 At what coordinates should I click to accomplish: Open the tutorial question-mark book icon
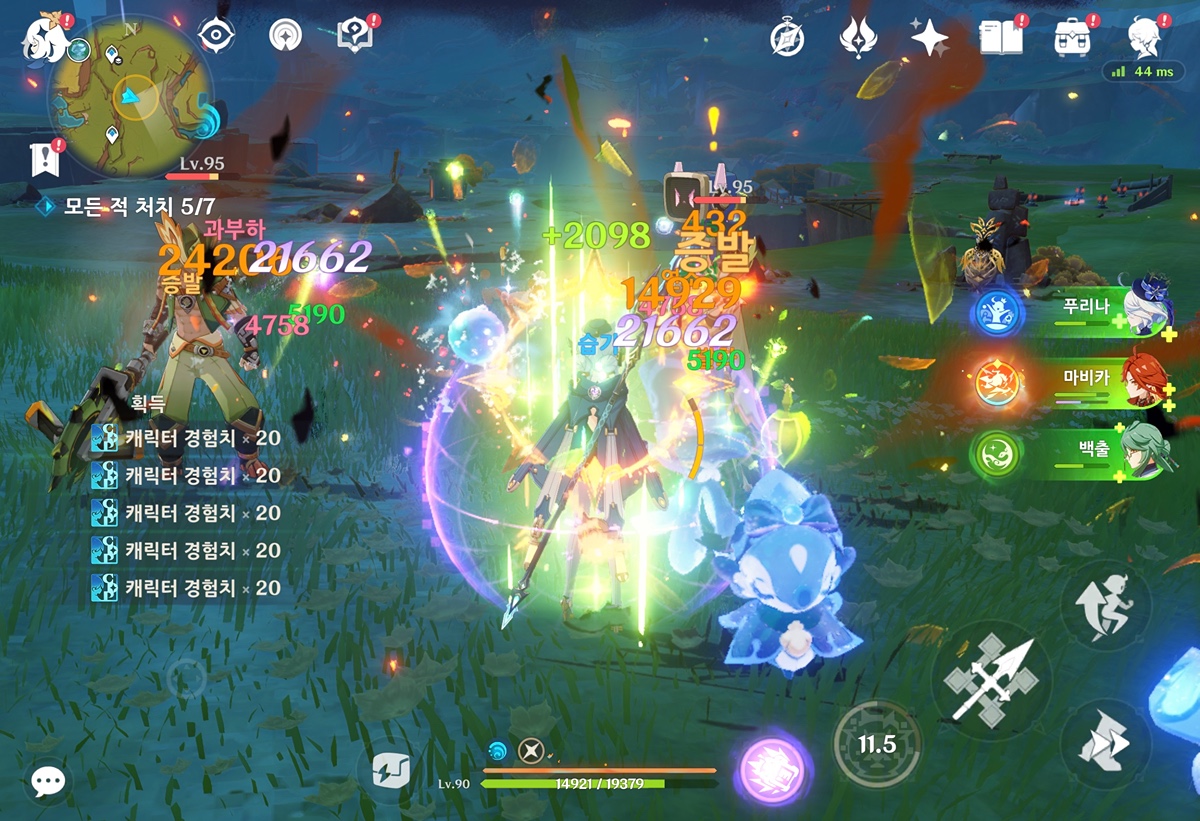click(355, 36)
